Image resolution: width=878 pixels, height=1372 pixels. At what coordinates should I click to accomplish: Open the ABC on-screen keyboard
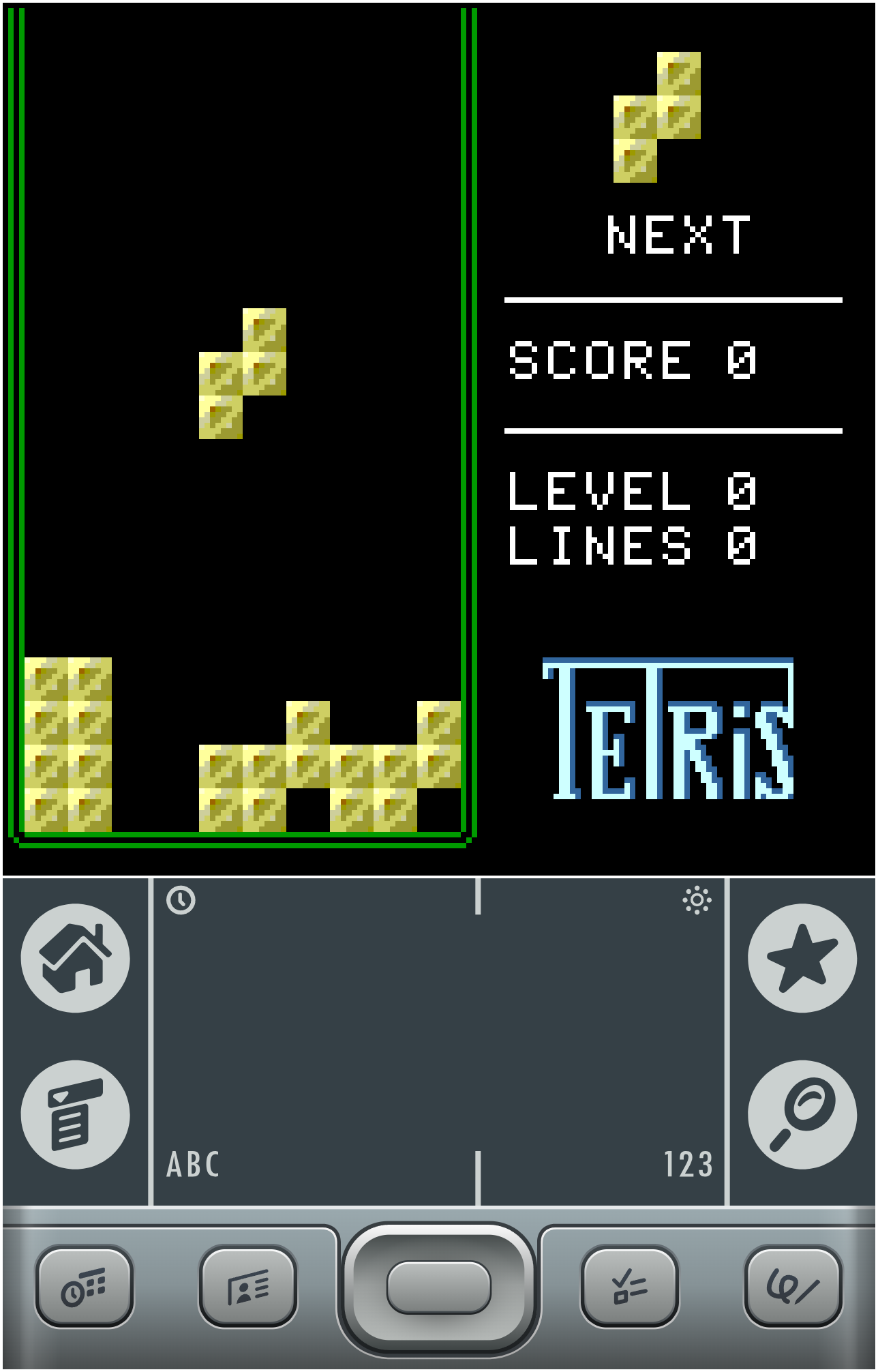tap(193, 1165)
